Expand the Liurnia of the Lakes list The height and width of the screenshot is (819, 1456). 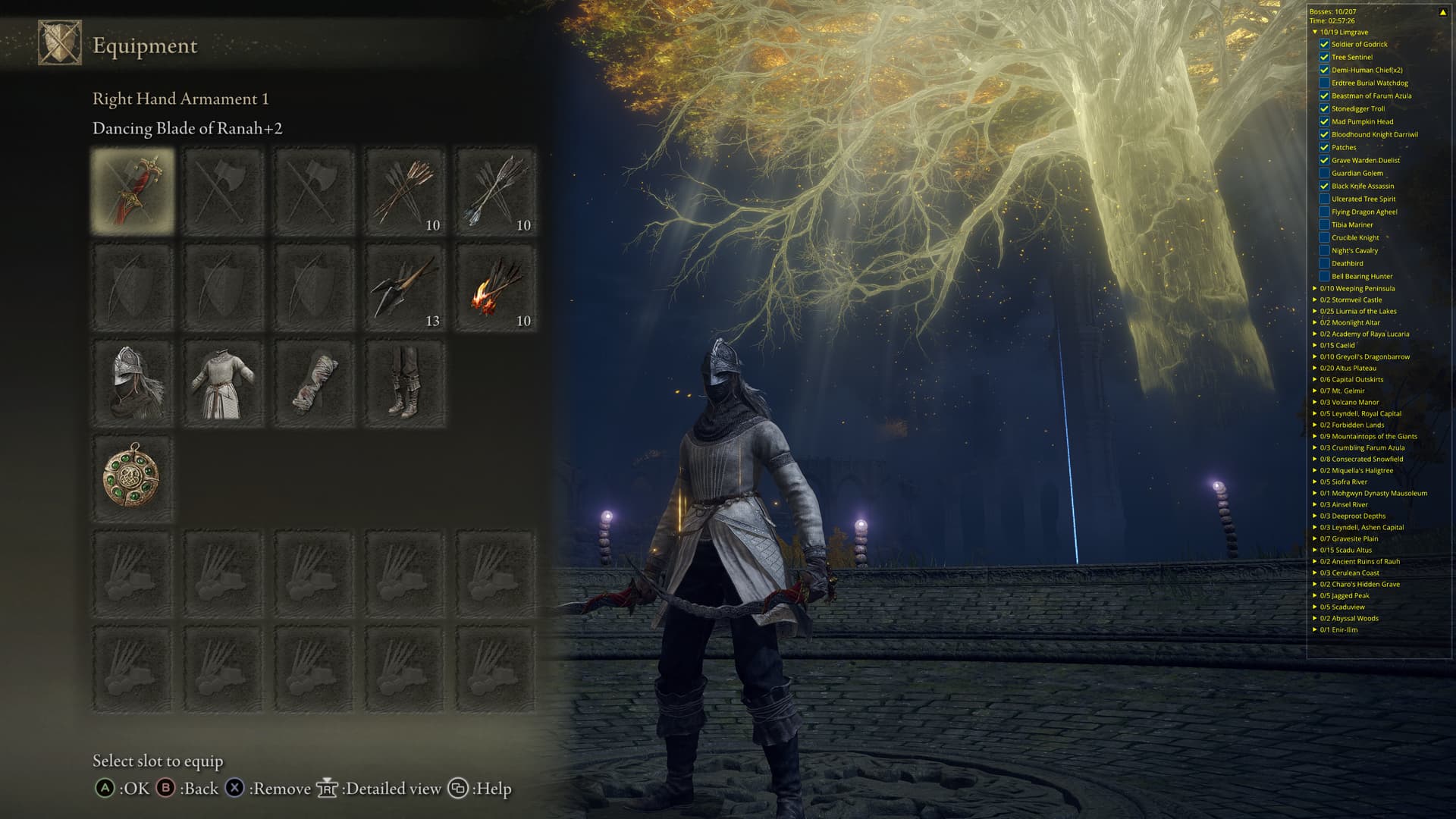pyautogui.click(x=1315, y=311)
